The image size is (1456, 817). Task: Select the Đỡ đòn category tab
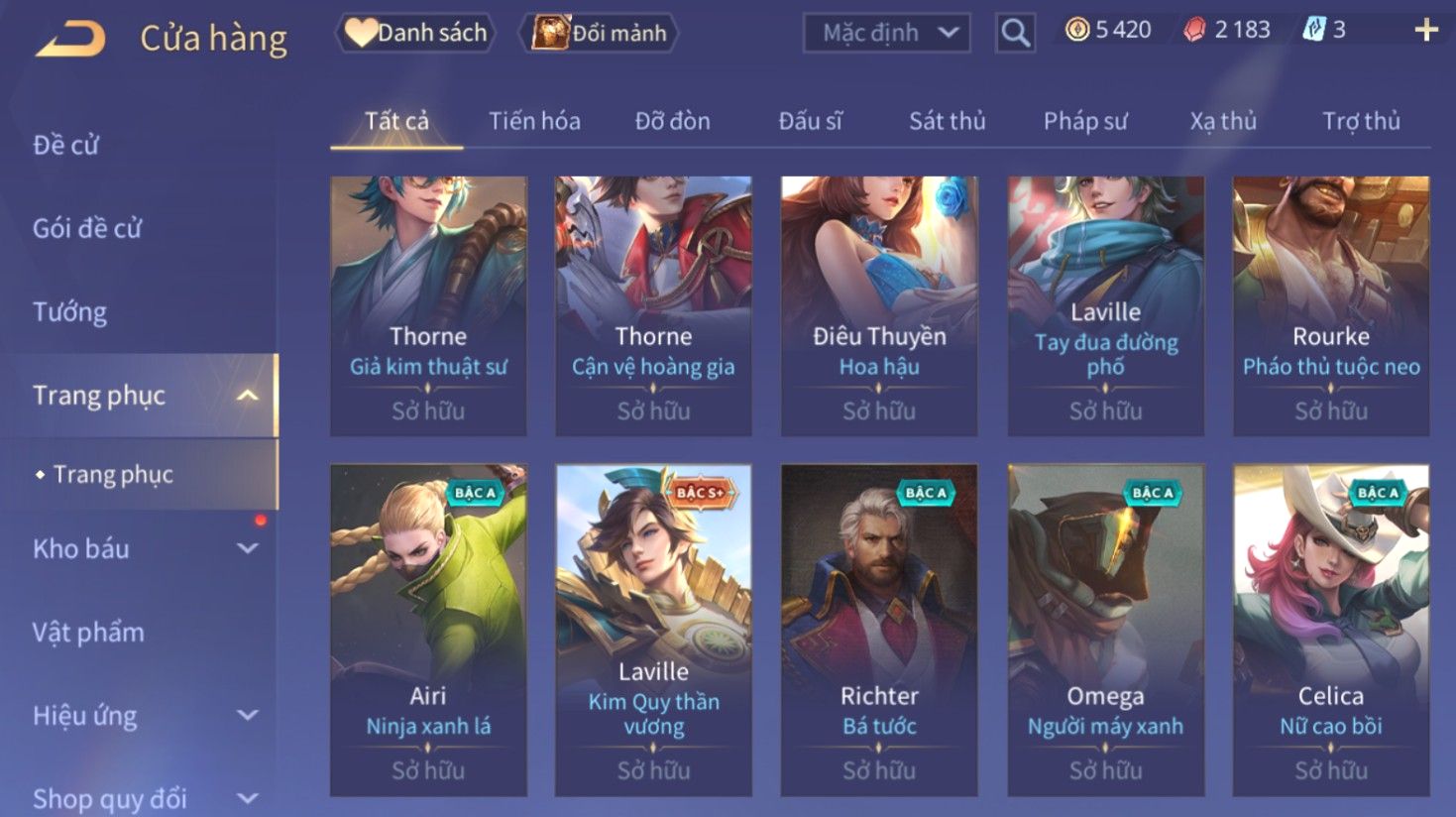(672, 121)
